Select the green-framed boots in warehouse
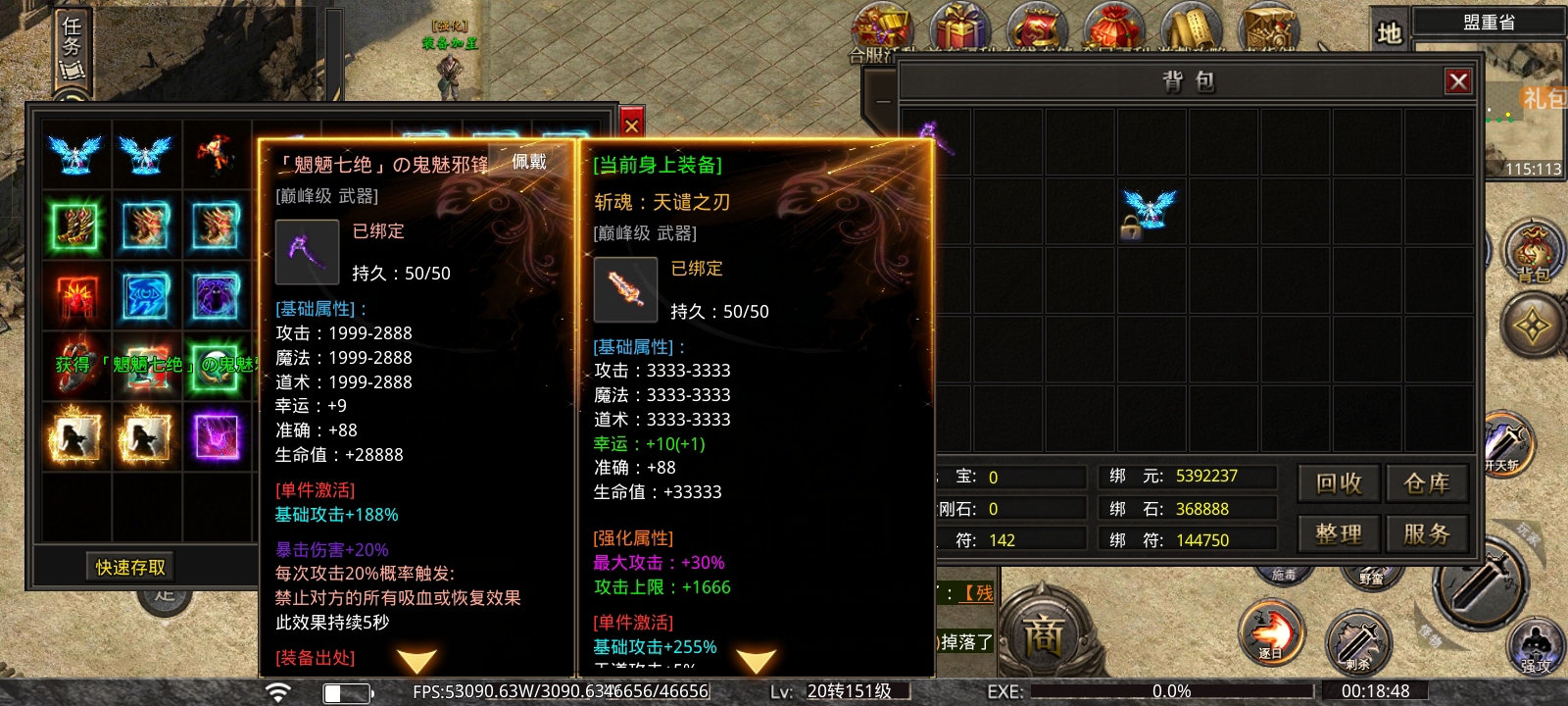This screenshot has width=1568, height=706. [76, 226]
